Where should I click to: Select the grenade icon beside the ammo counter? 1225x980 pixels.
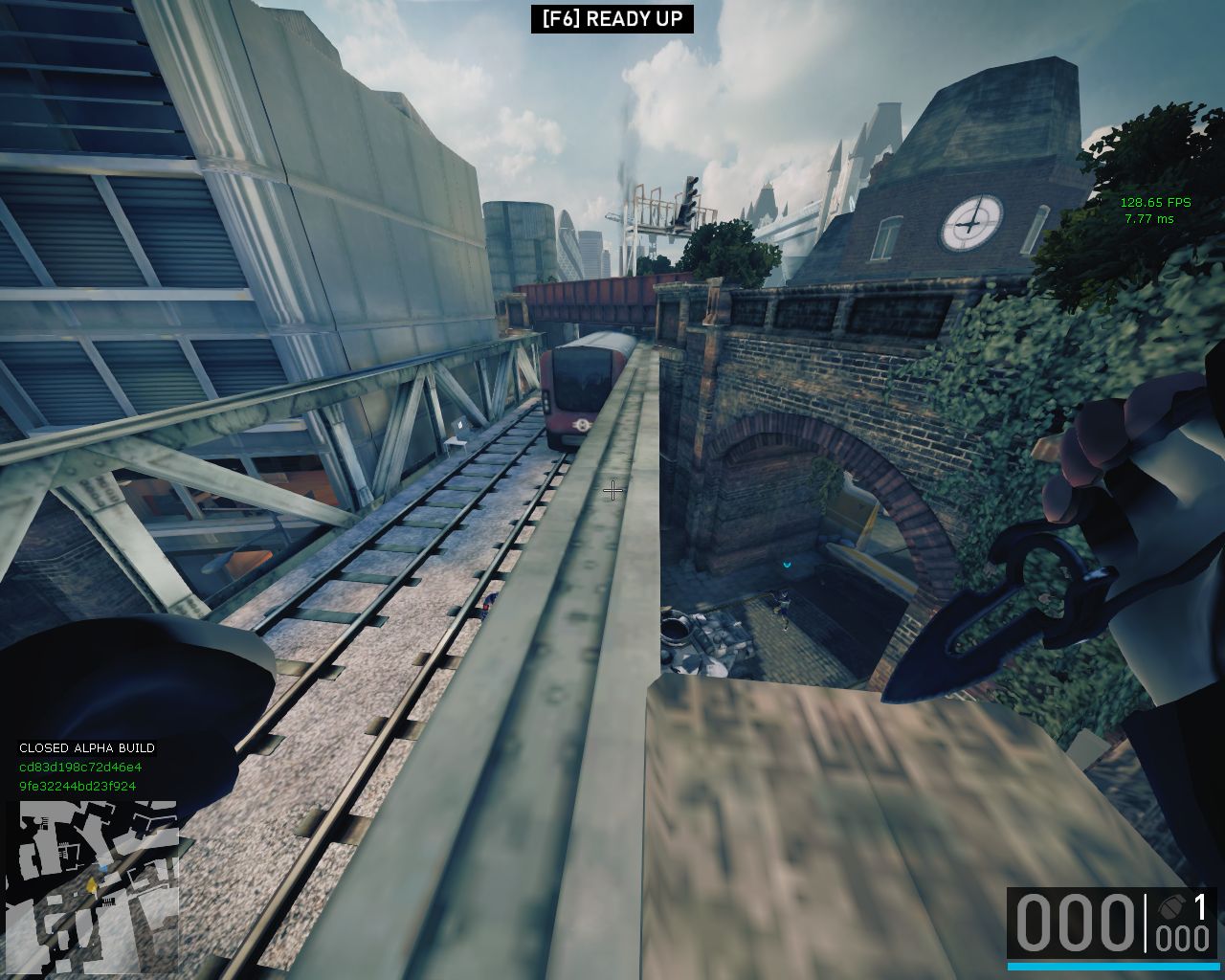point(1169,907)
